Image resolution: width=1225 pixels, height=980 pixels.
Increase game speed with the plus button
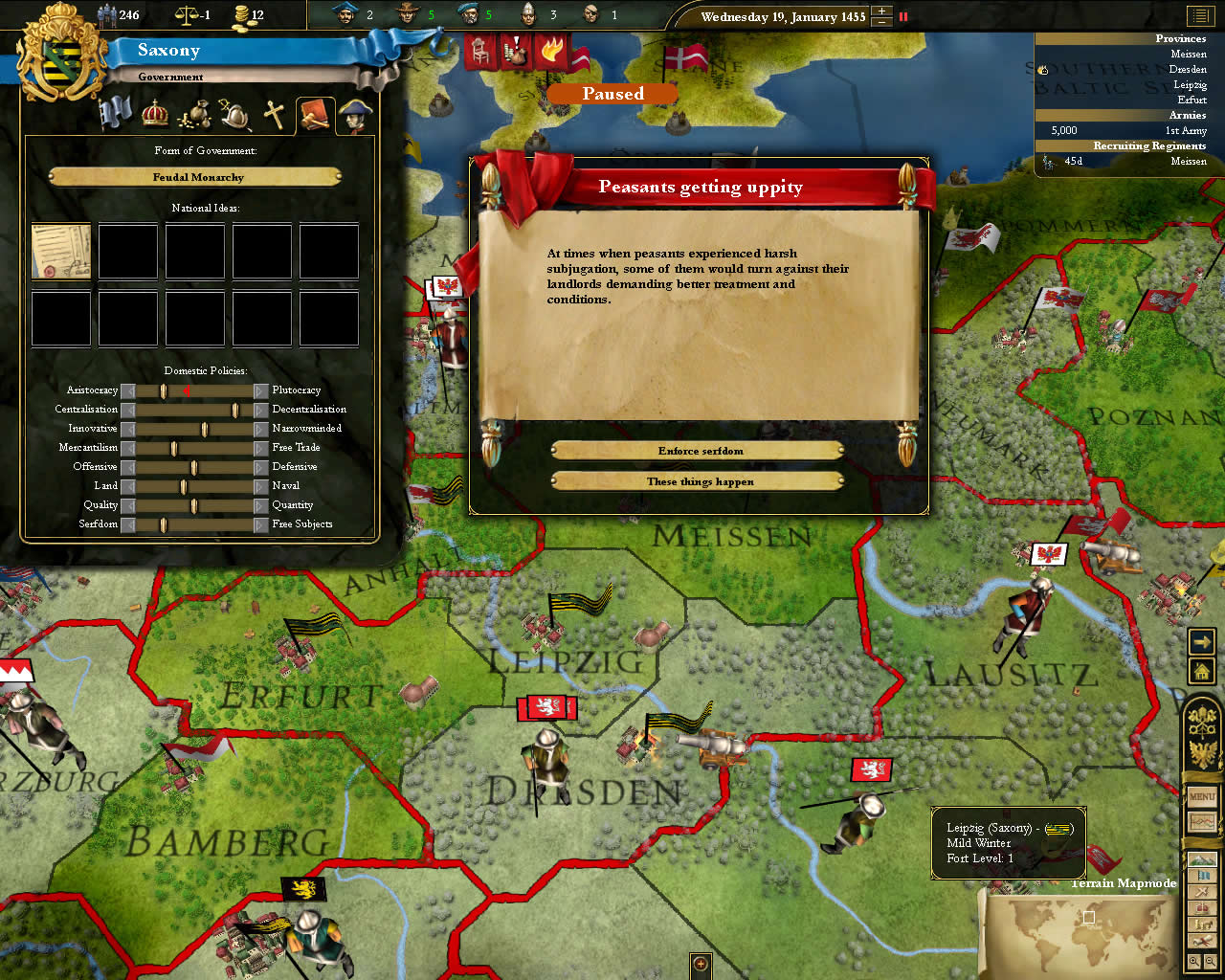tap(882, 11)
